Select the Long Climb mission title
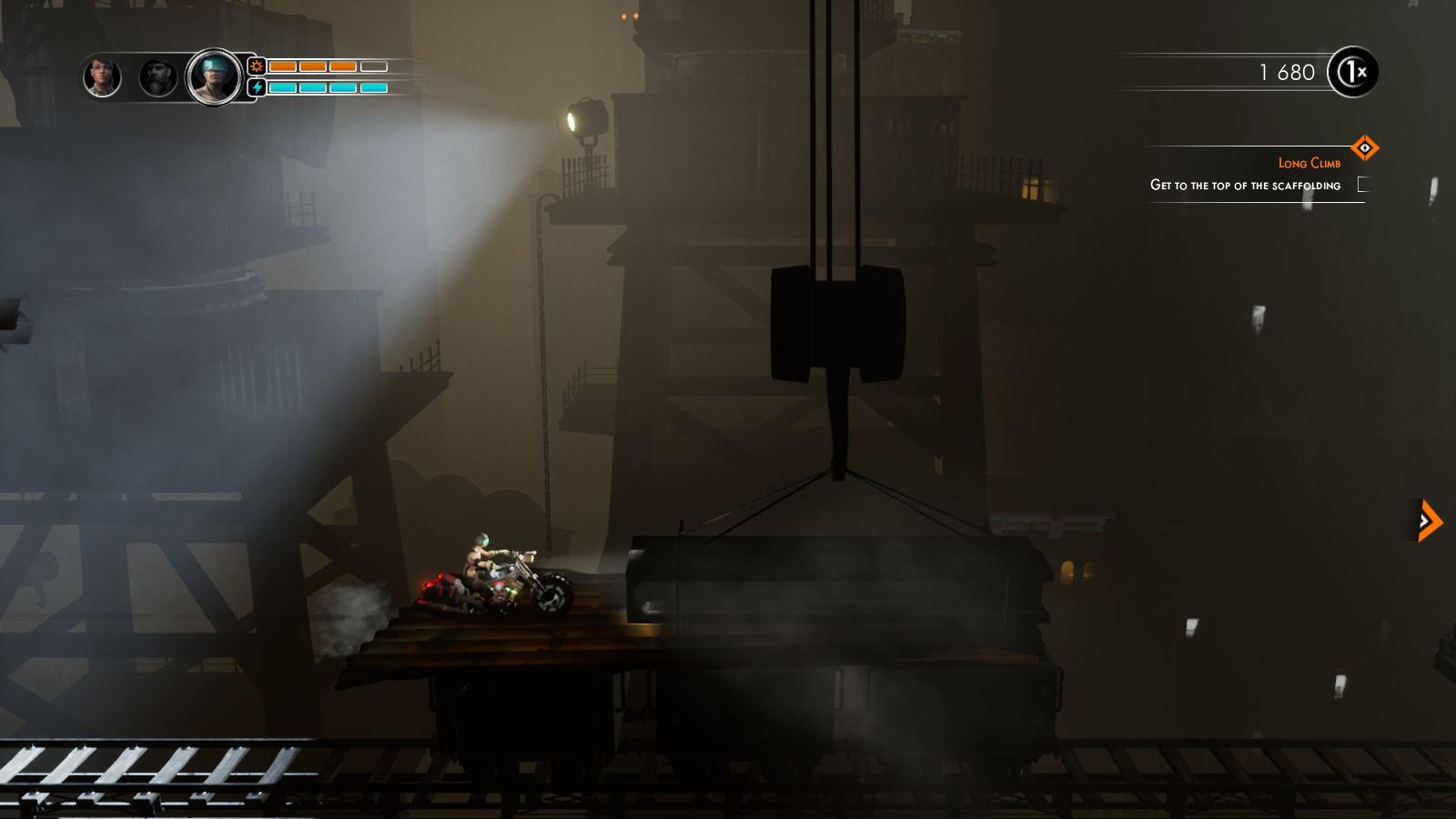 1310,162
